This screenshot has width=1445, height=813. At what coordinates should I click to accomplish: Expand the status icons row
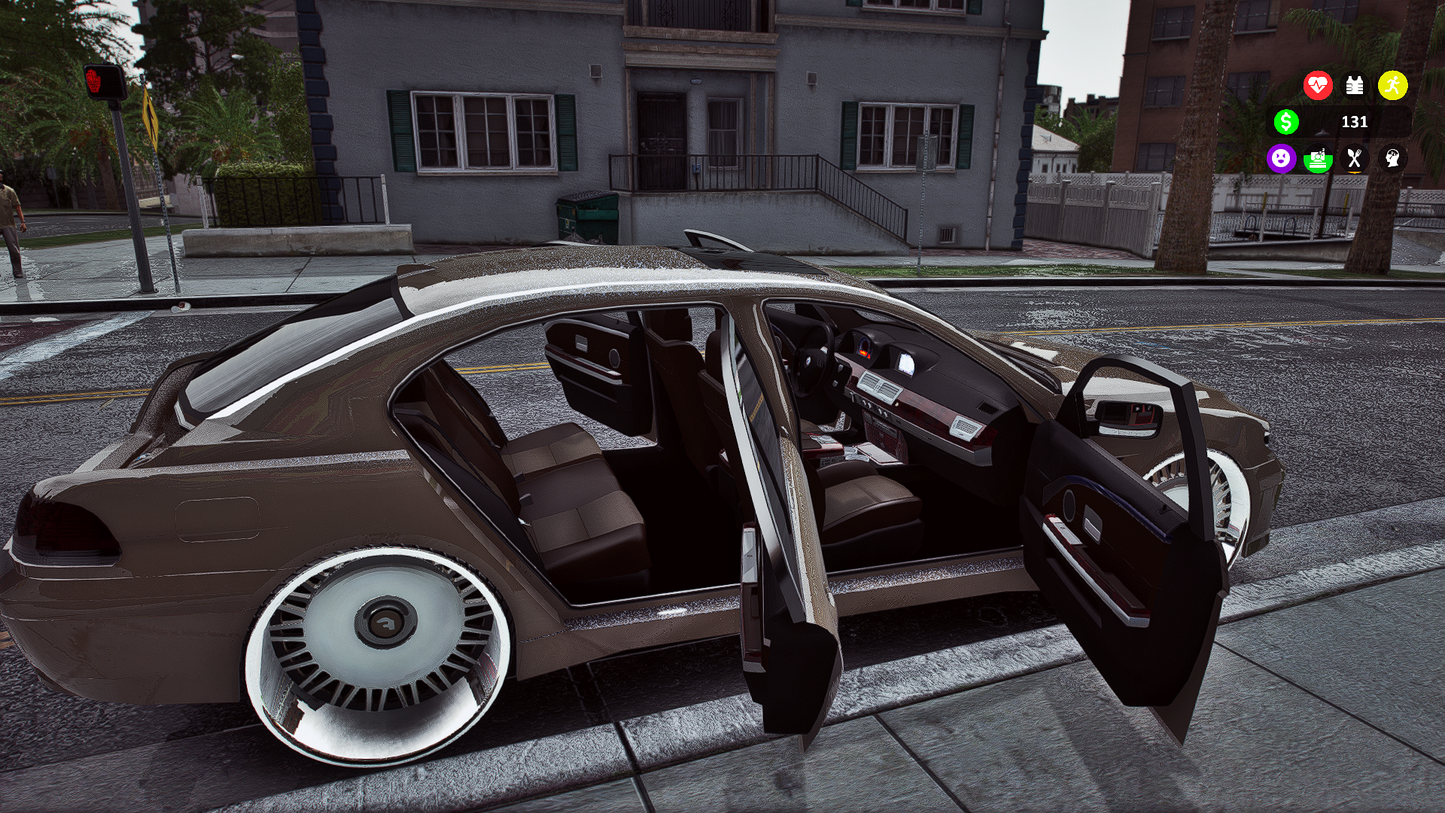tap(1335, 159)
